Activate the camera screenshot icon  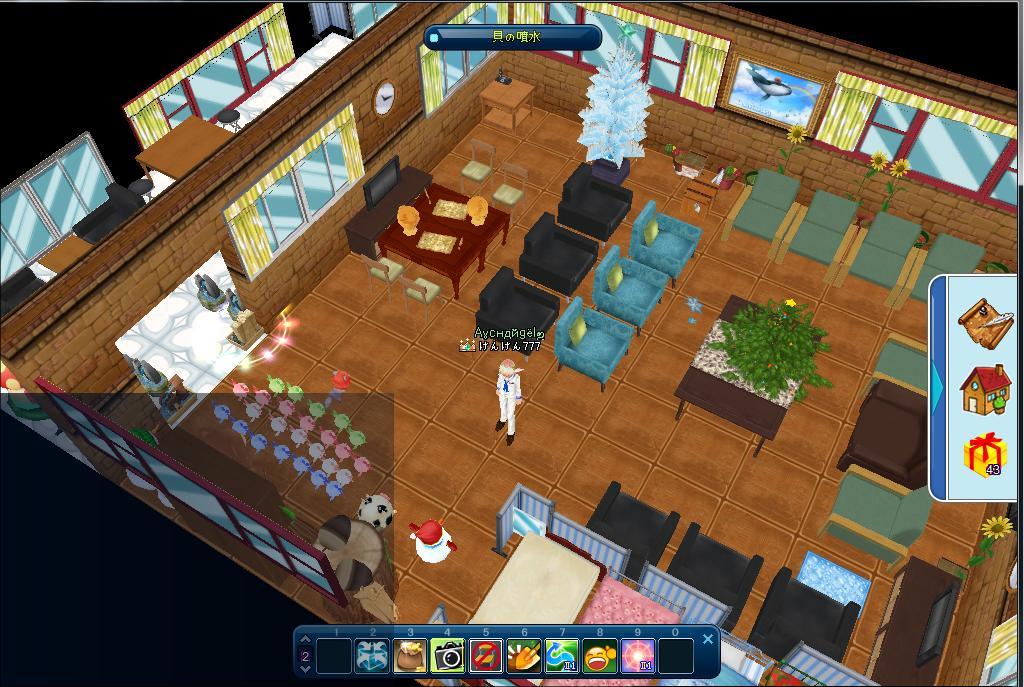(448, 656)
